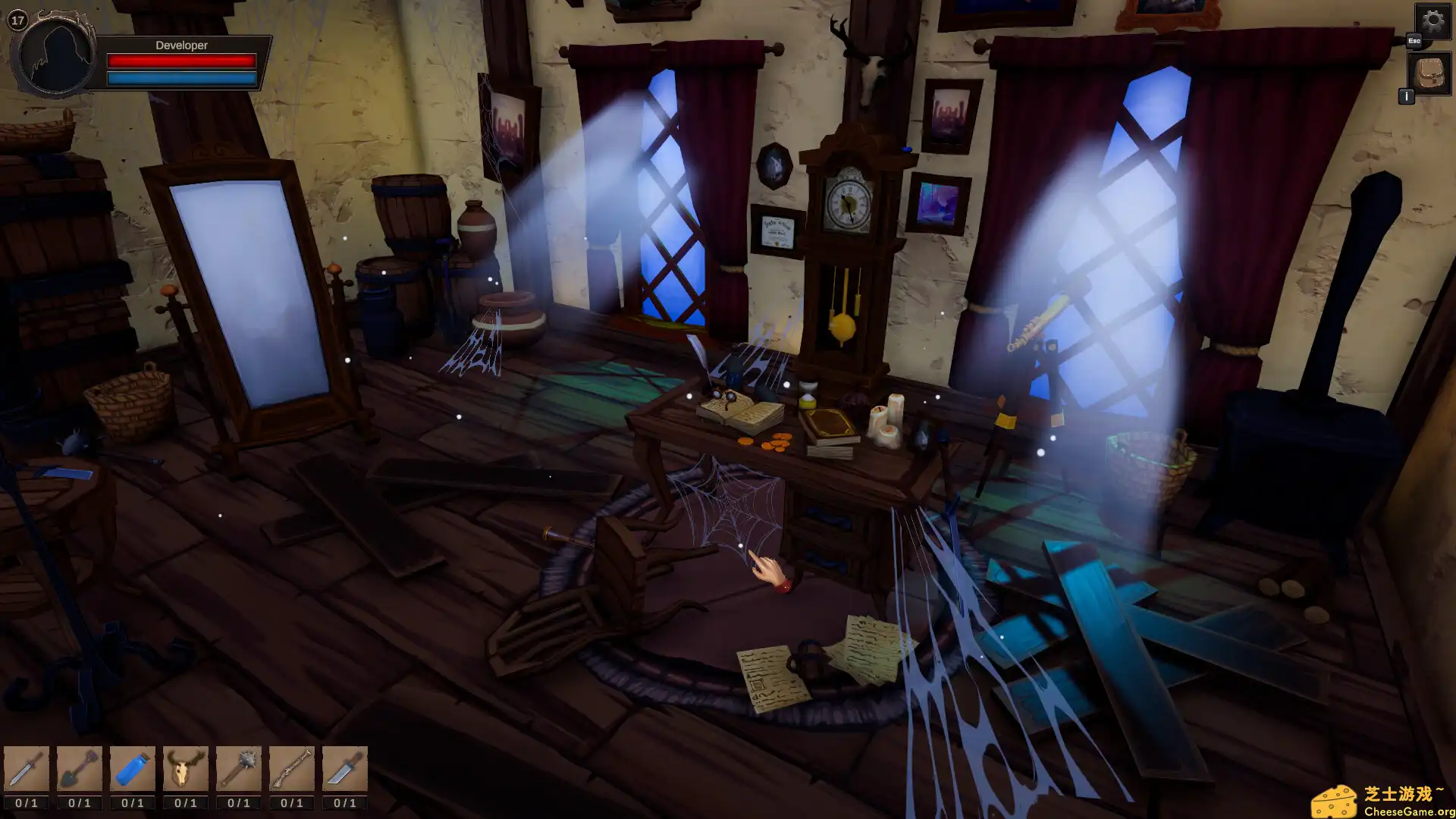
Task: Click the Developer nameplate
Action: (180, 45)
